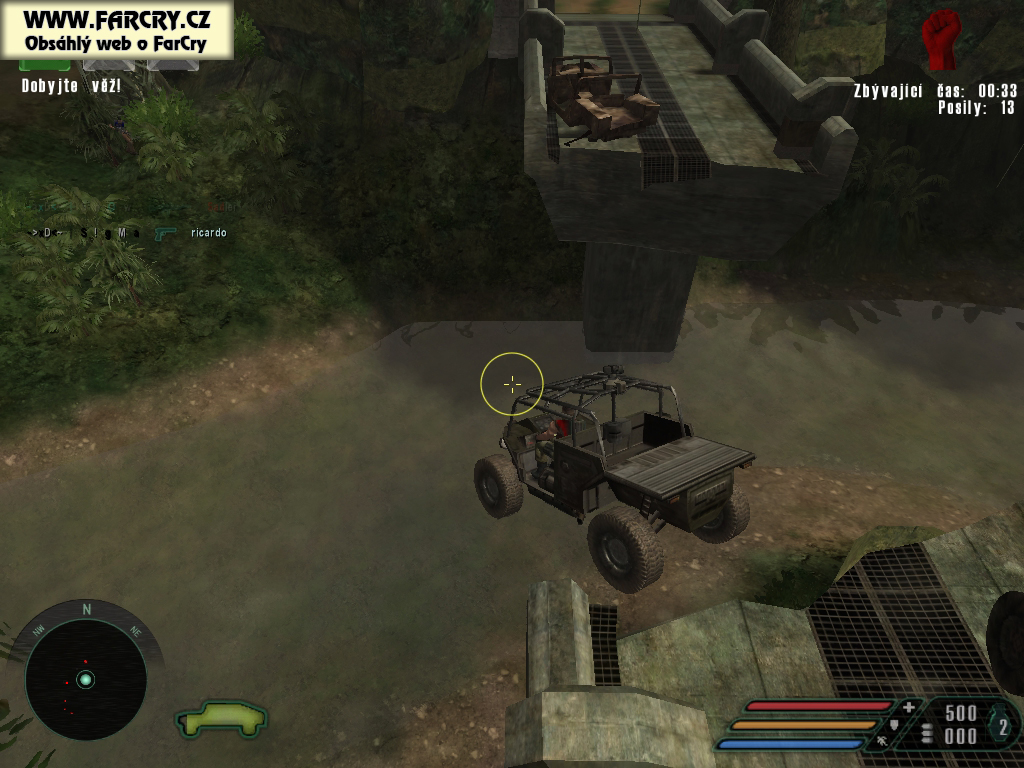Click the red fist team emblem
1024x768 pixels.
coord(941,39)
